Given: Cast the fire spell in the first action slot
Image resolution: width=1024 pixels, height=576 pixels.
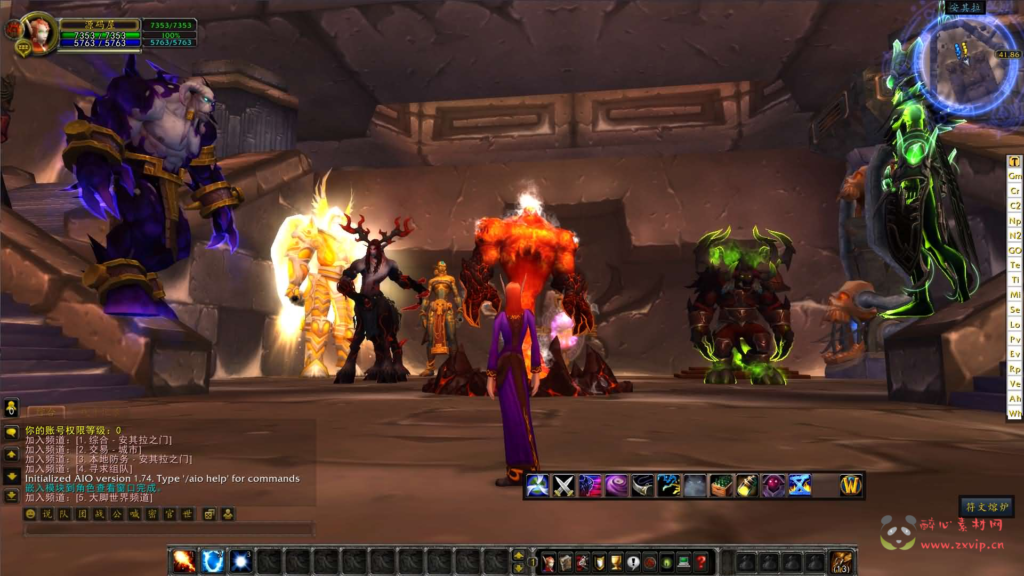Looking at the screenshot, I should [184, 561].
